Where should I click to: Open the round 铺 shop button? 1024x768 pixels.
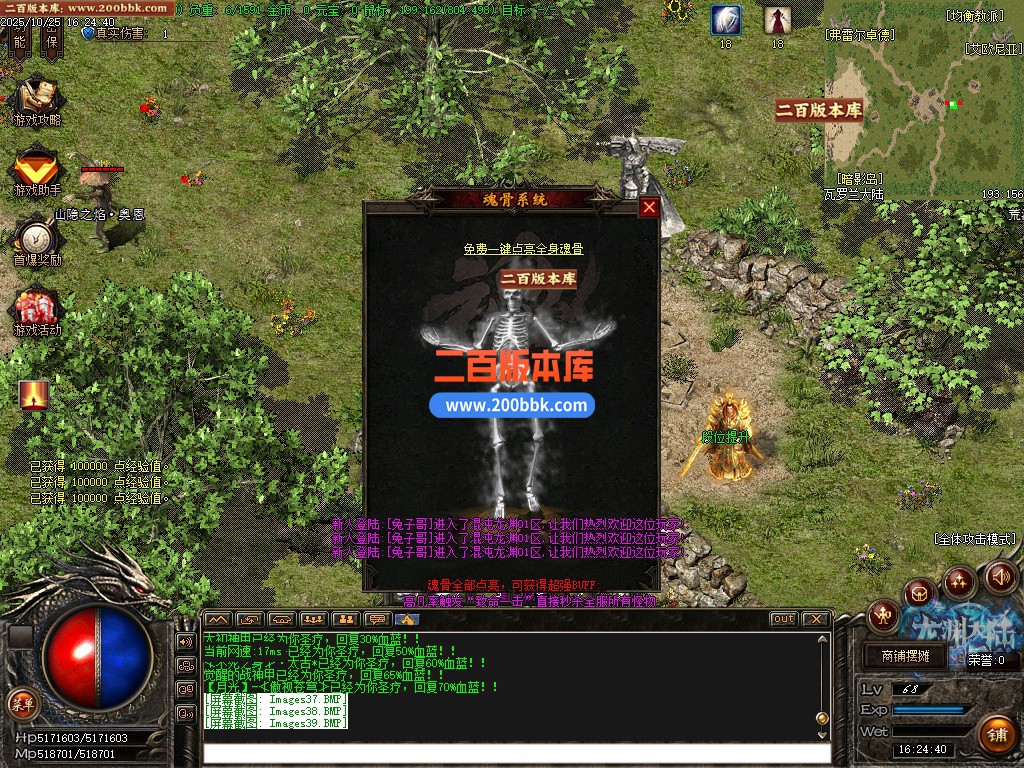click(996, 734)
